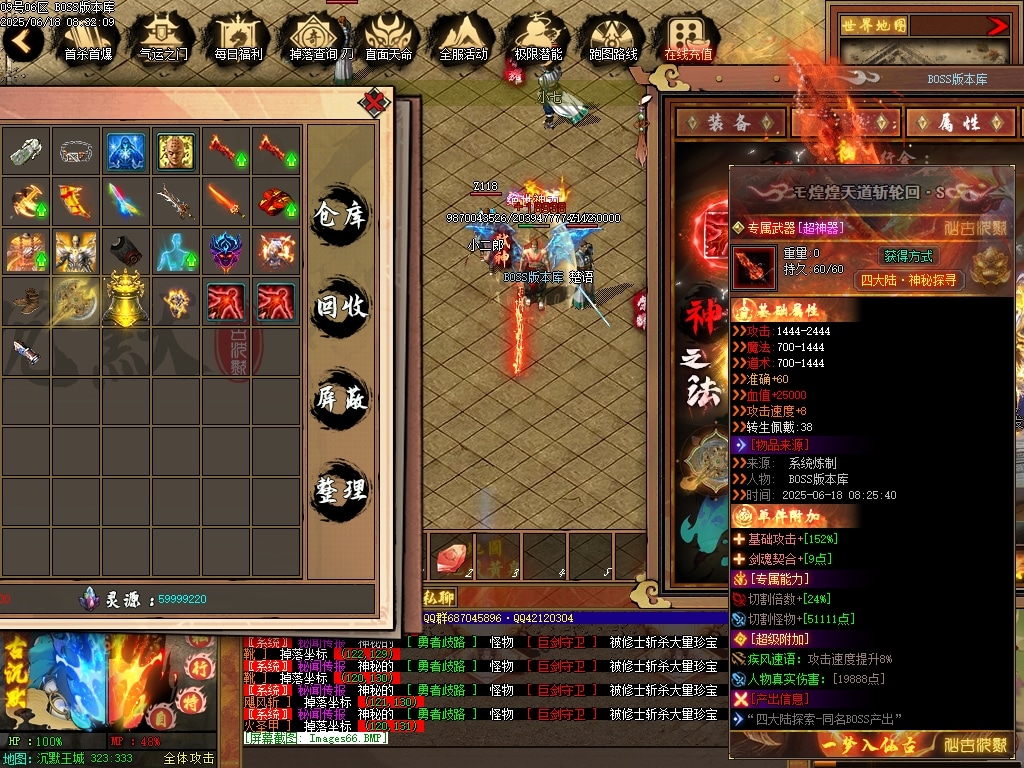Open the 直面天命 menu
Screen dimensions: 1024x768
(x=389, y=40)
